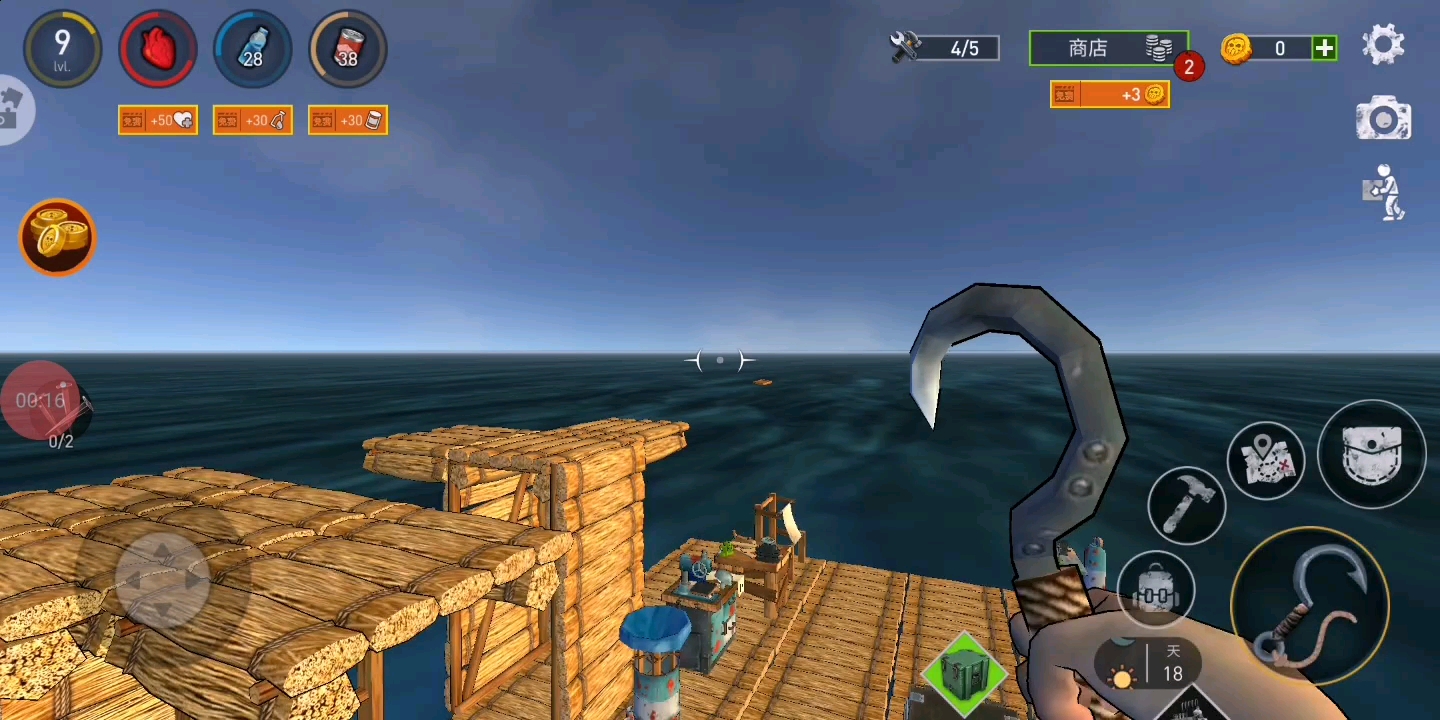Claim the +30 food ad bonus
The image size is (1440, 720).
coord(348,121)
